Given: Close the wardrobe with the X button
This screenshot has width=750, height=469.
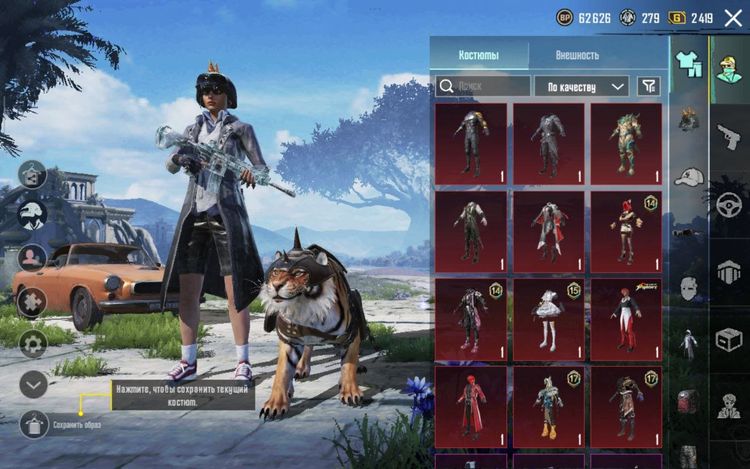Looking at the screenshot, I should (732, 17).
